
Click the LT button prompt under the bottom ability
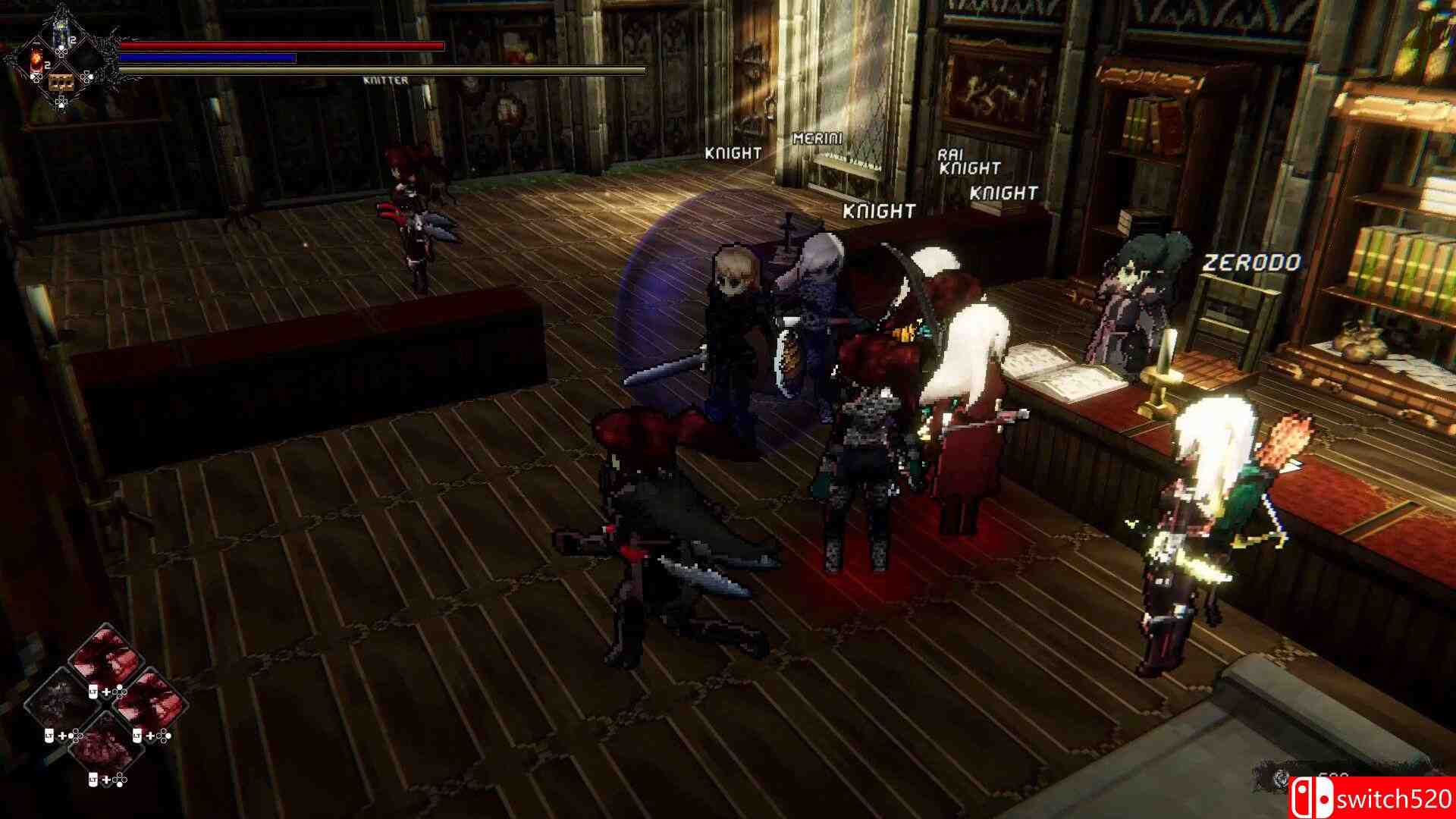93,779
